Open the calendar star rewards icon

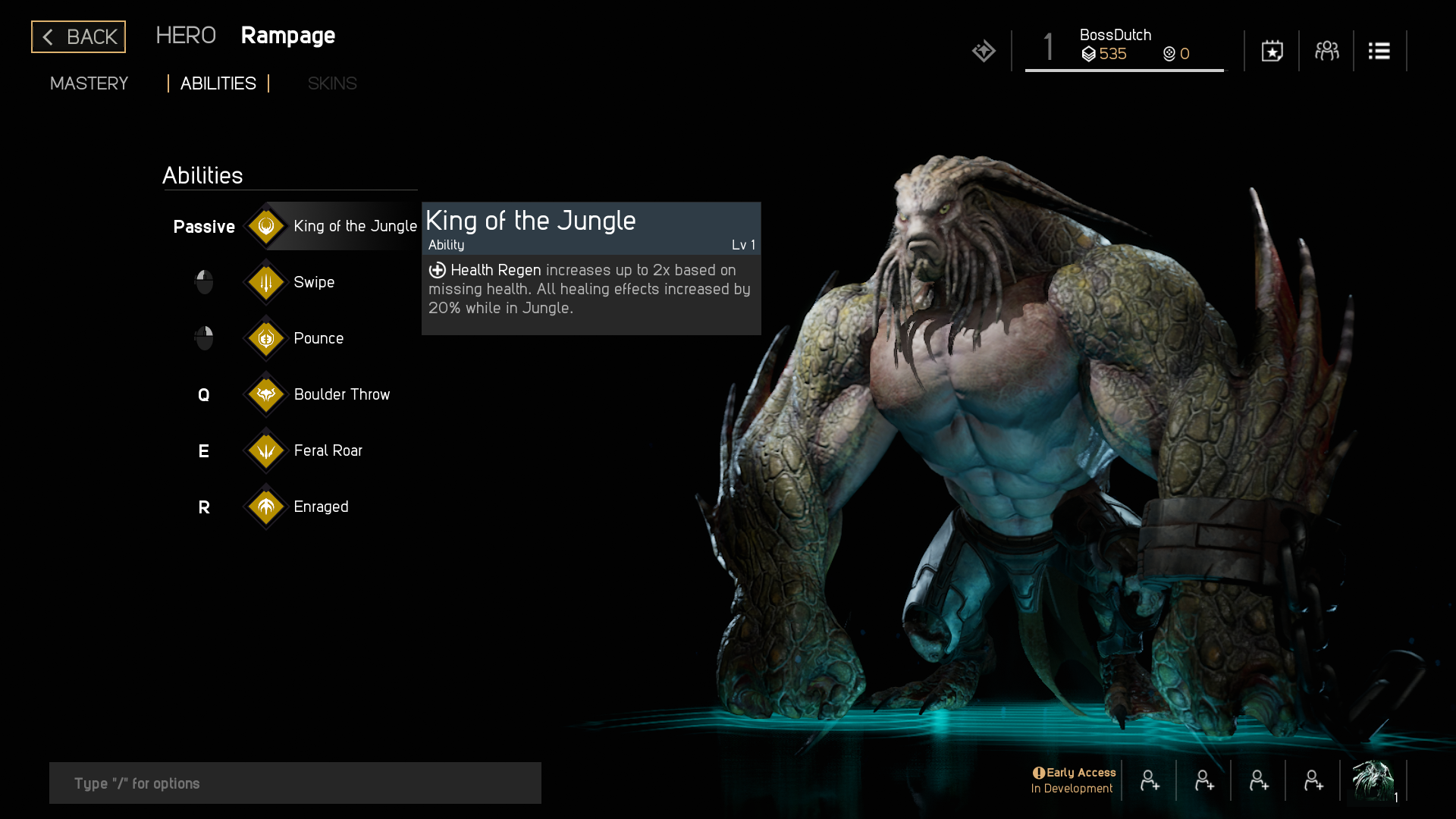(x=1272, y=51)
